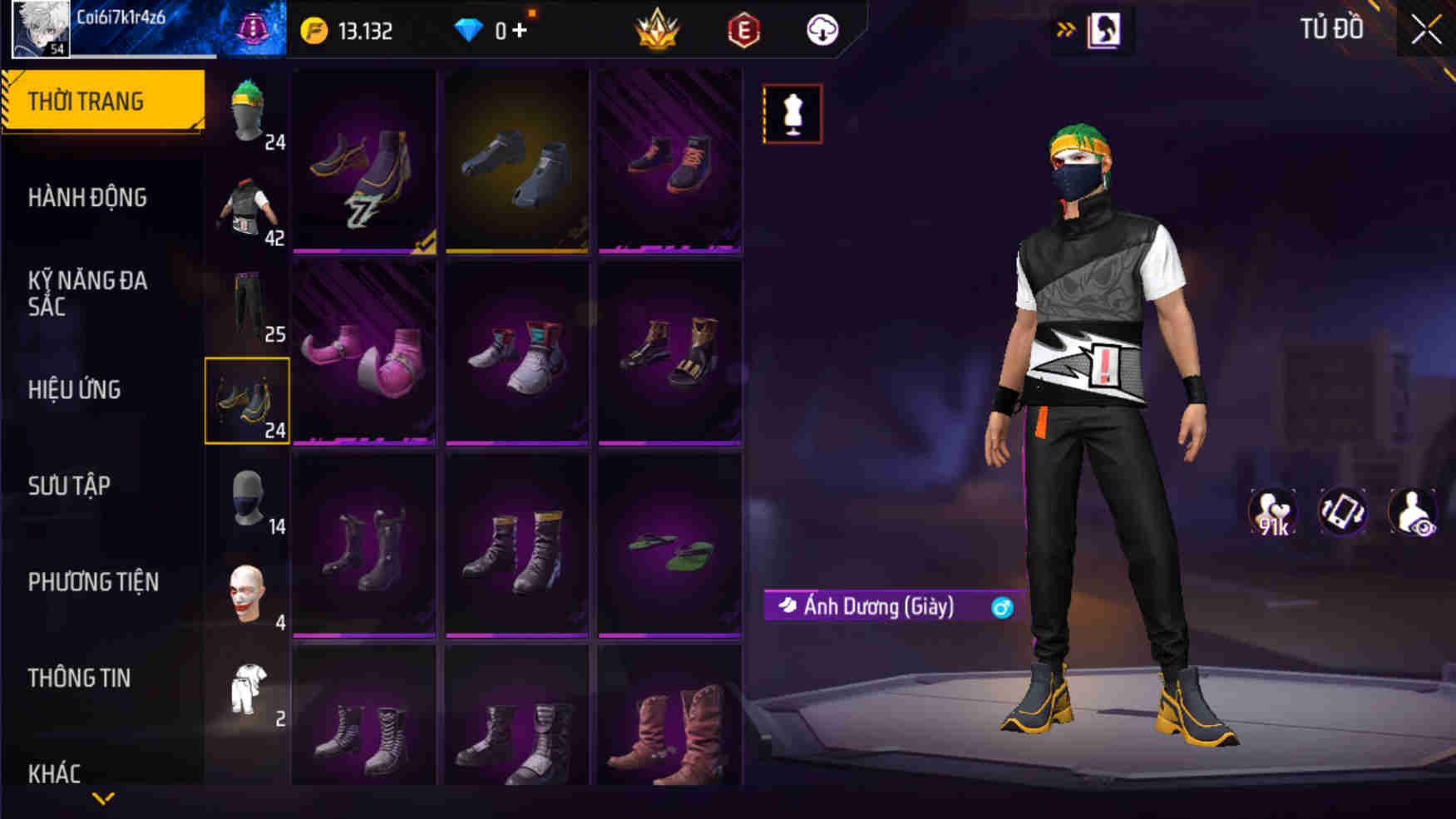Choose the face mask category
The width and height of the screenshot is (1456, 819).
click(x=247, y=497)
